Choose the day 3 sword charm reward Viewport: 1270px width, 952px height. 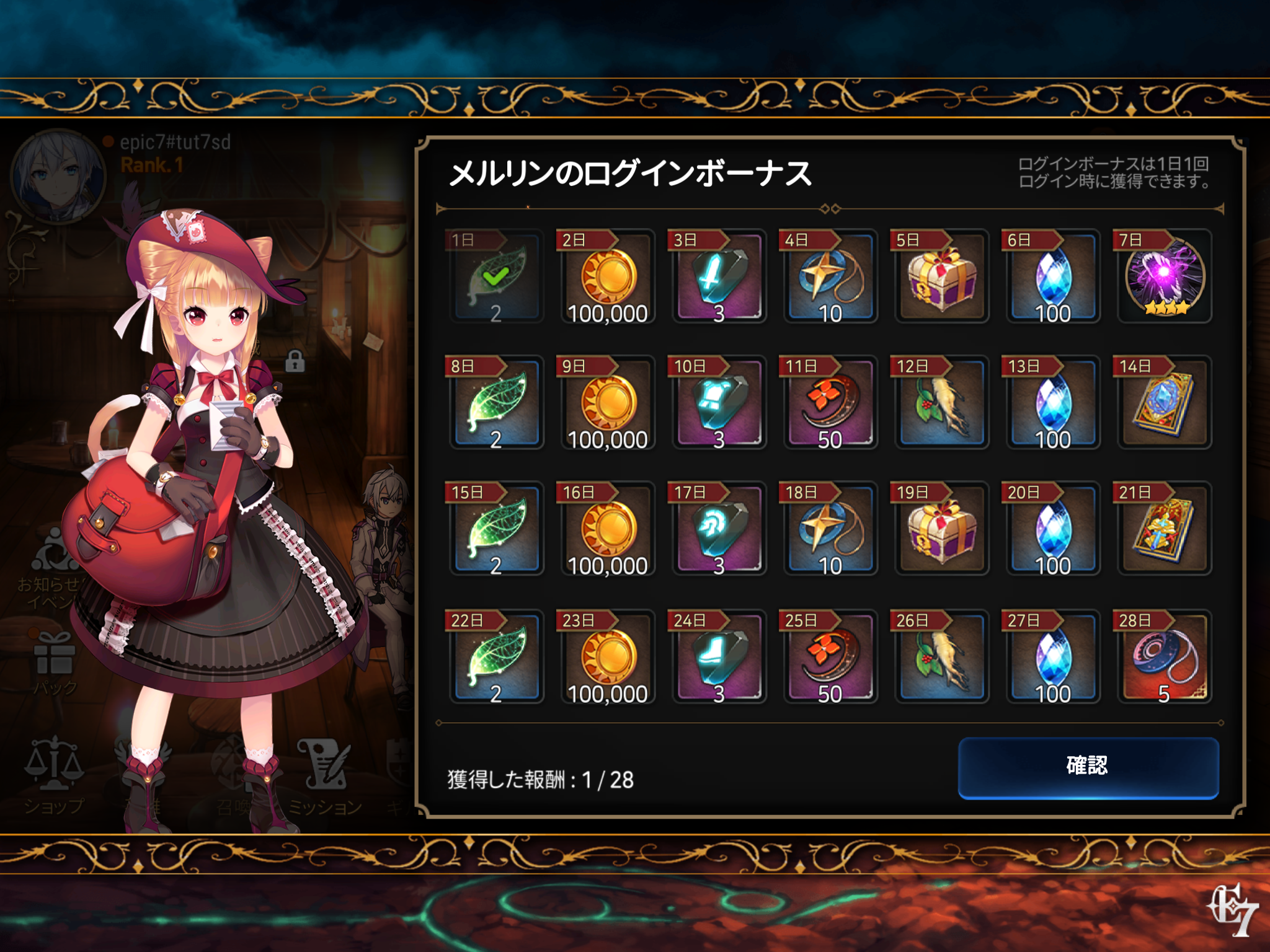tap(719, 276)
